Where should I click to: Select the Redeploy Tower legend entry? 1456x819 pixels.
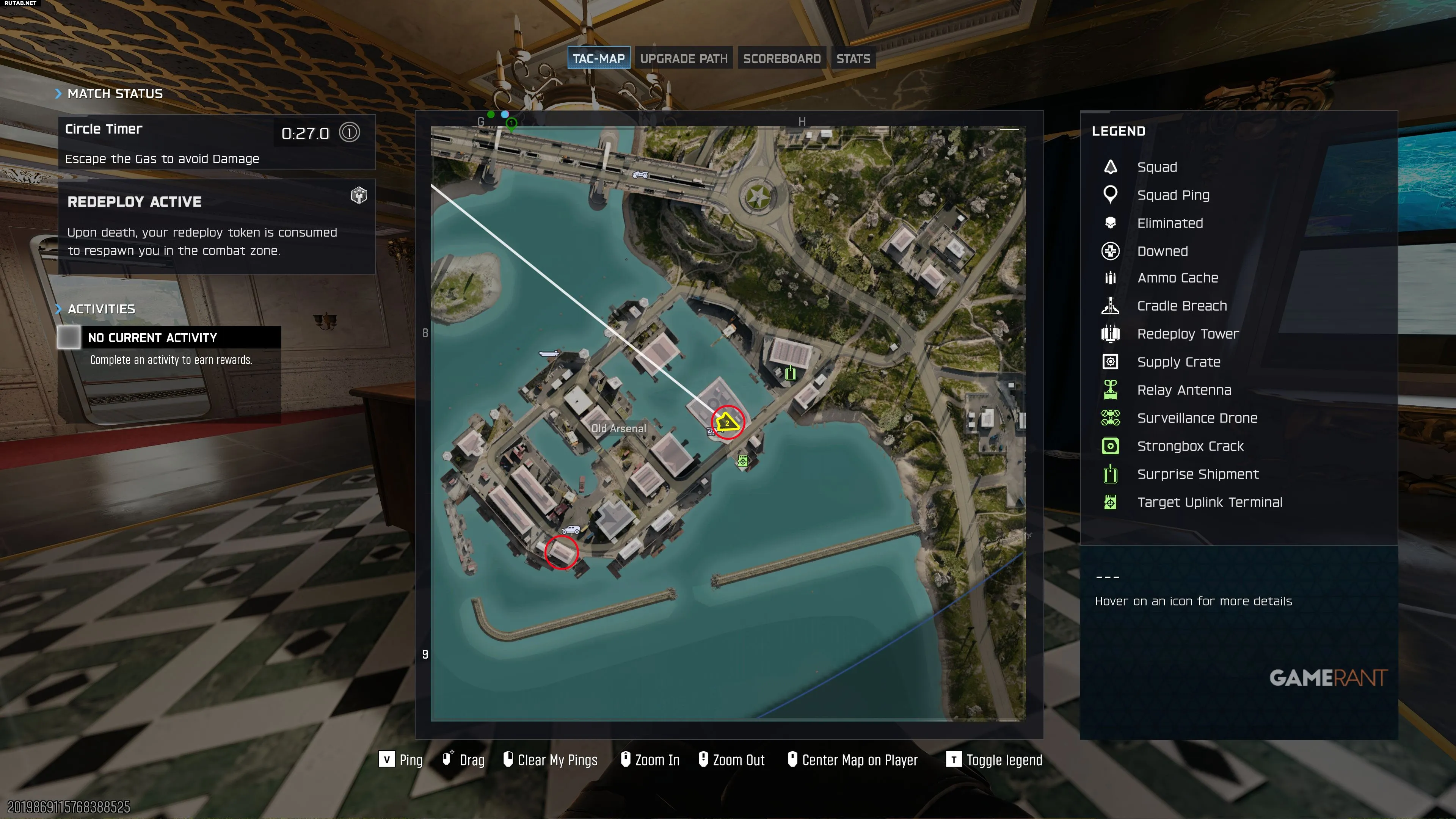pos(1188,334)
